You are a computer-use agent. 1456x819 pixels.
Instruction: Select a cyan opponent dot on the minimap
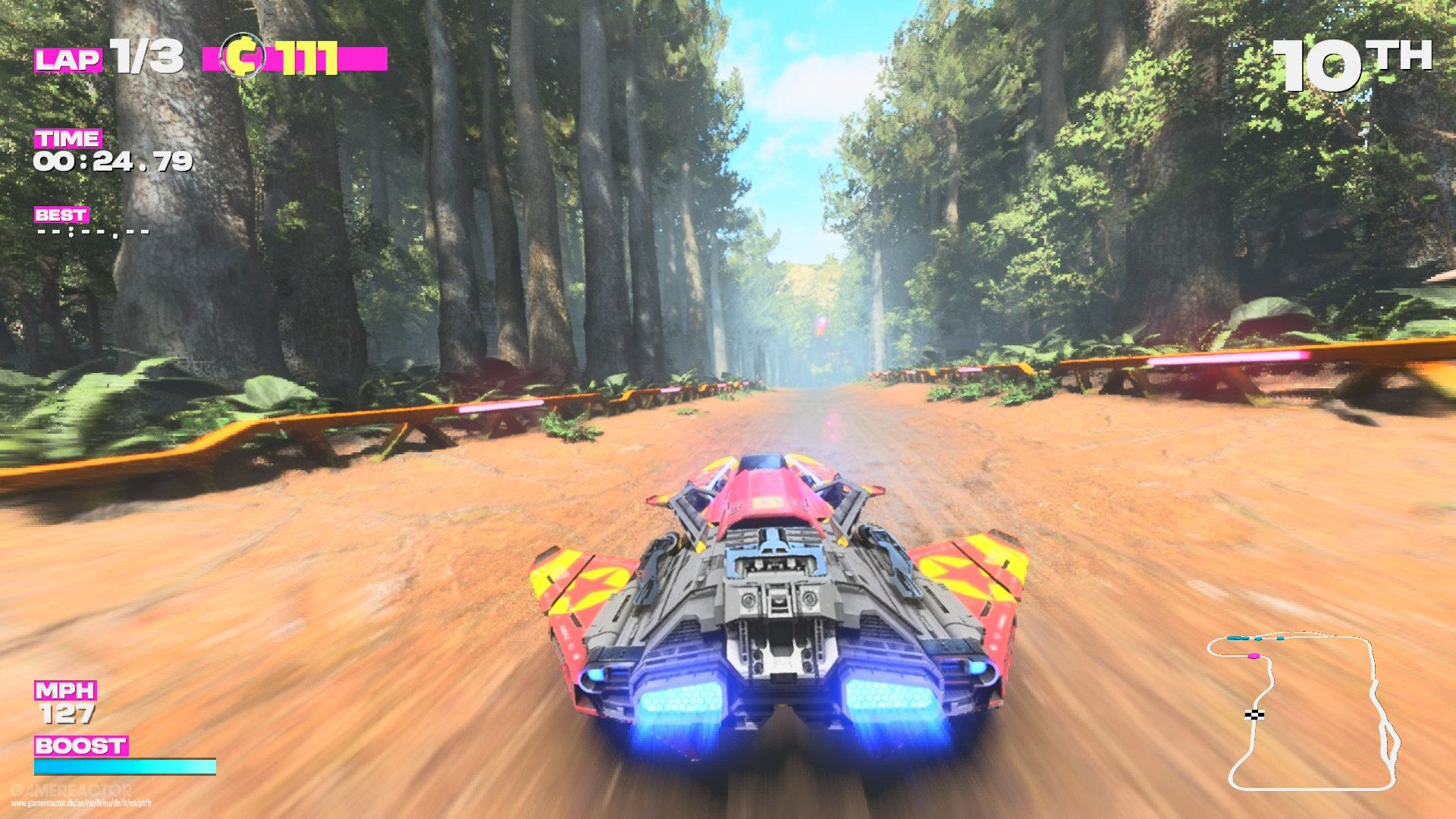tap(1258, 638)
